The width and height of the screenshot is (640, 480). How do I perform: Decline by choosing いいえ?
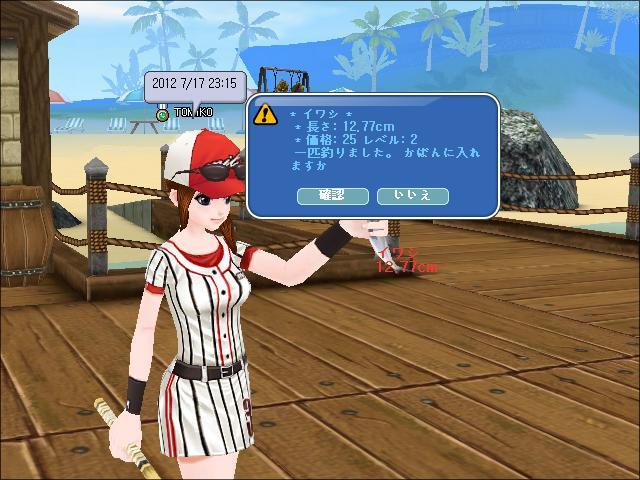pos(413,196)
